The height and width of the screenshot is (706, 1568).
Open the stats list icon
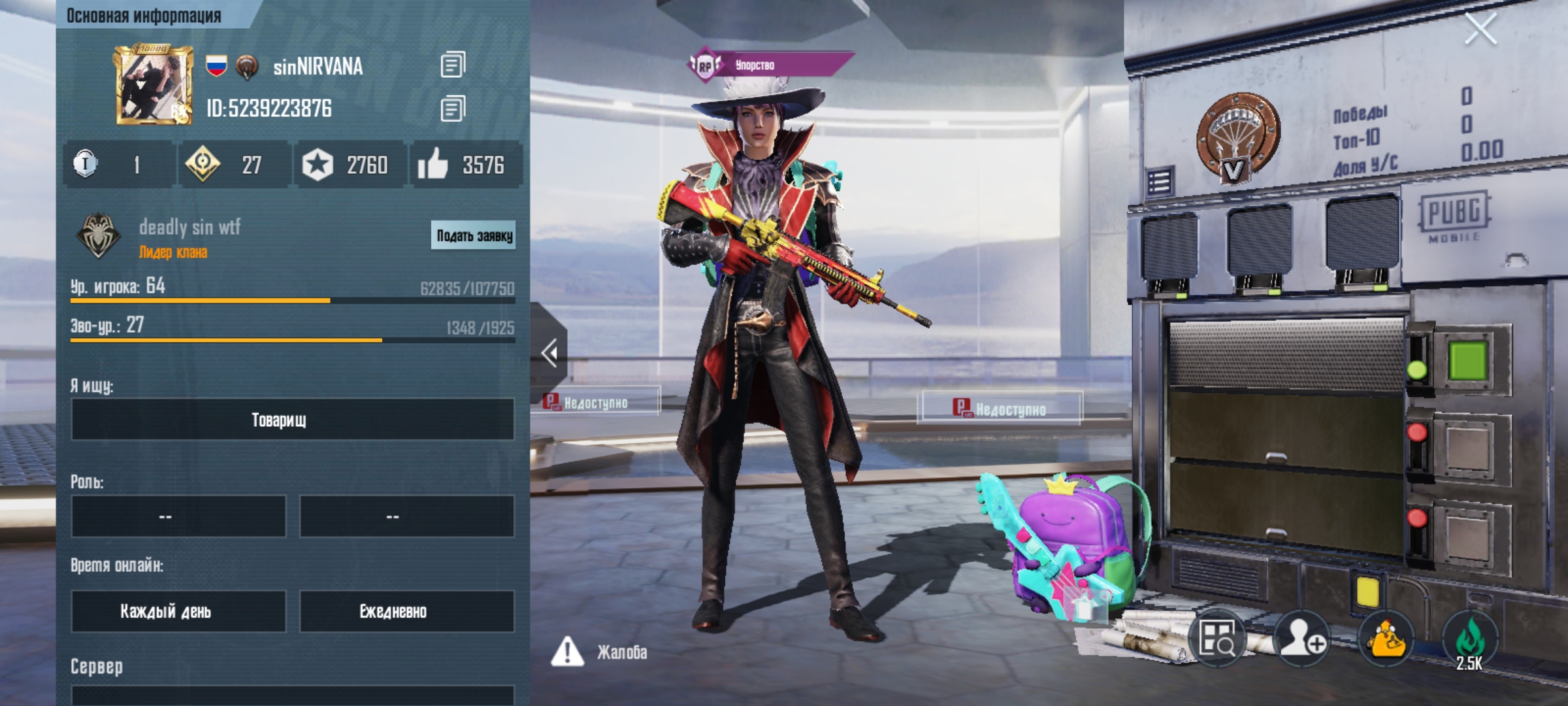coord(1160,182)
